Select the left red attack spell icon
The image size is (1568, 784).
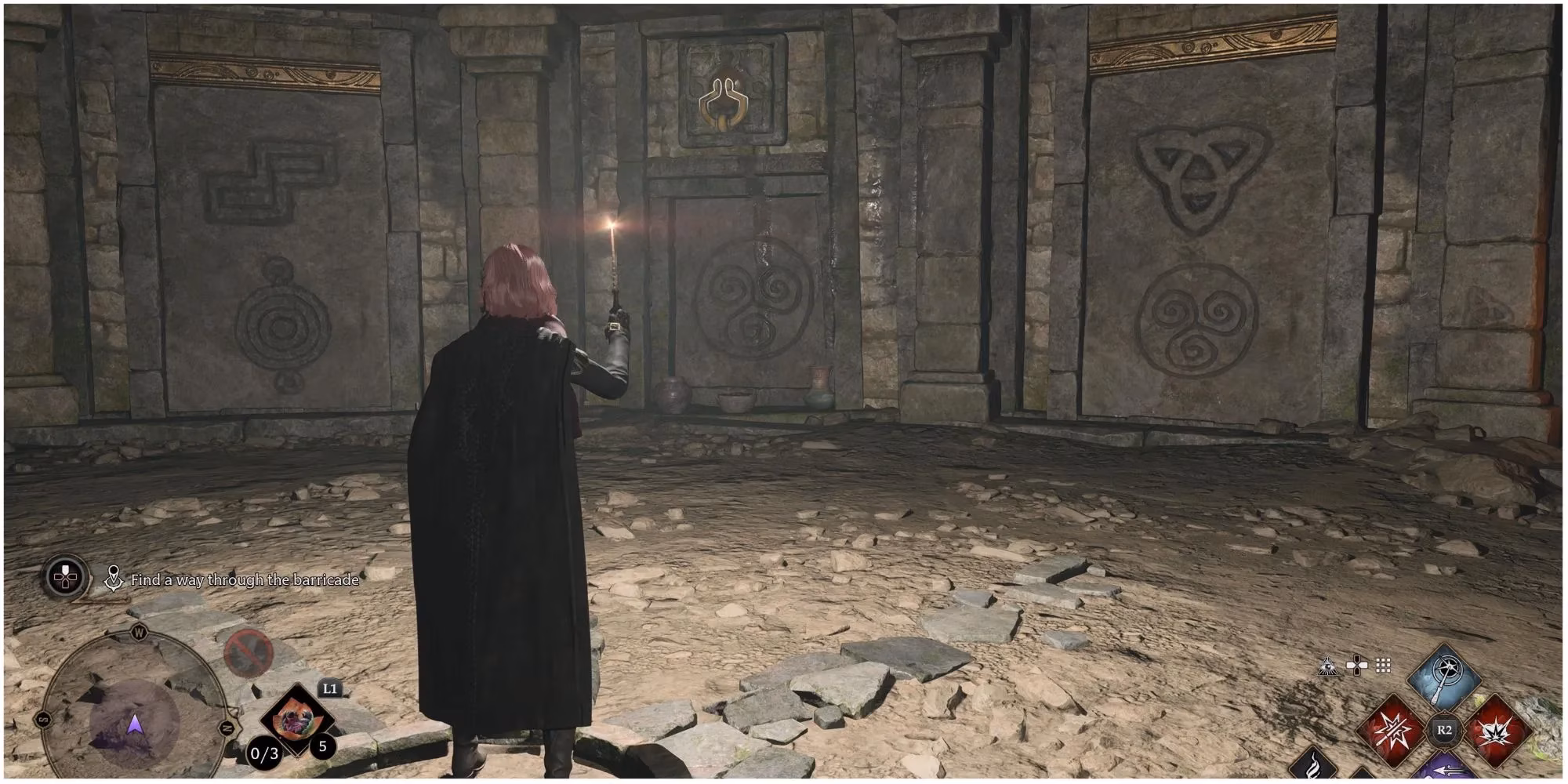(x=1392, y=731)
